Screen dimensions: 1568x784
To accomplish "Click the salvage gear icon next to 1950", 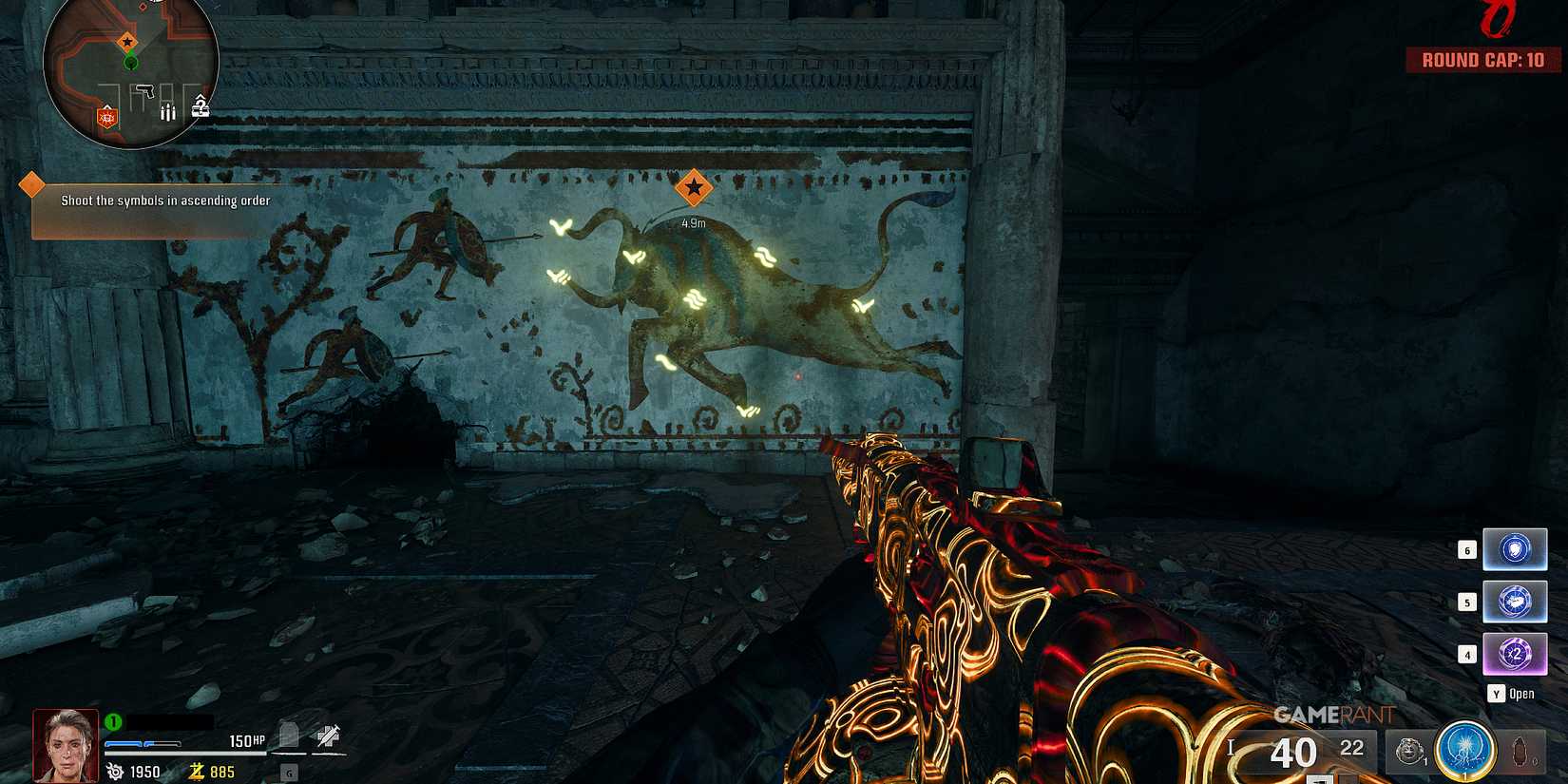I will click(x=114, y=771).
